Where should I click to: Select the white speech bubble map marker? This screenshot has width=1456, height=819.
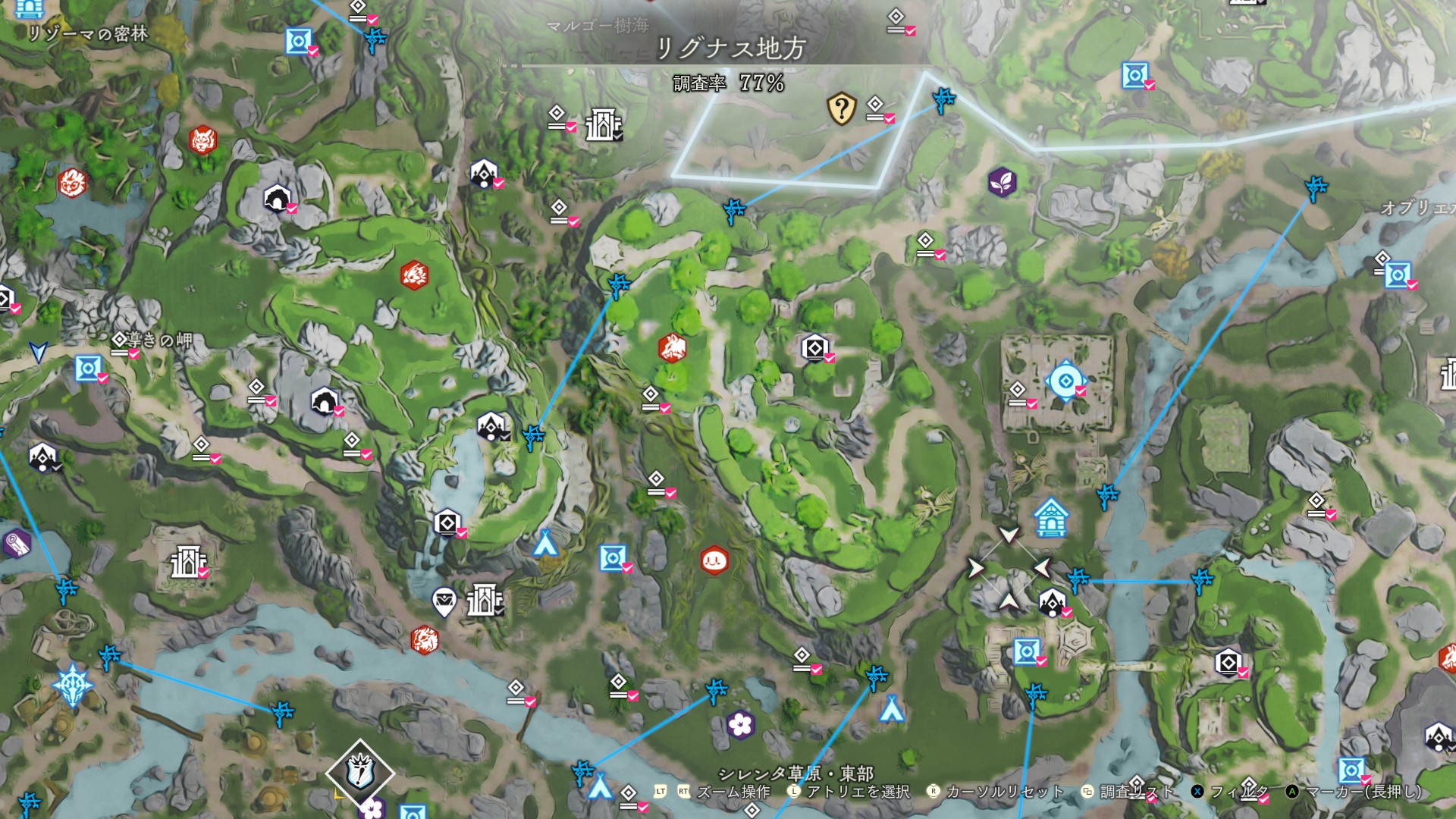444,602
